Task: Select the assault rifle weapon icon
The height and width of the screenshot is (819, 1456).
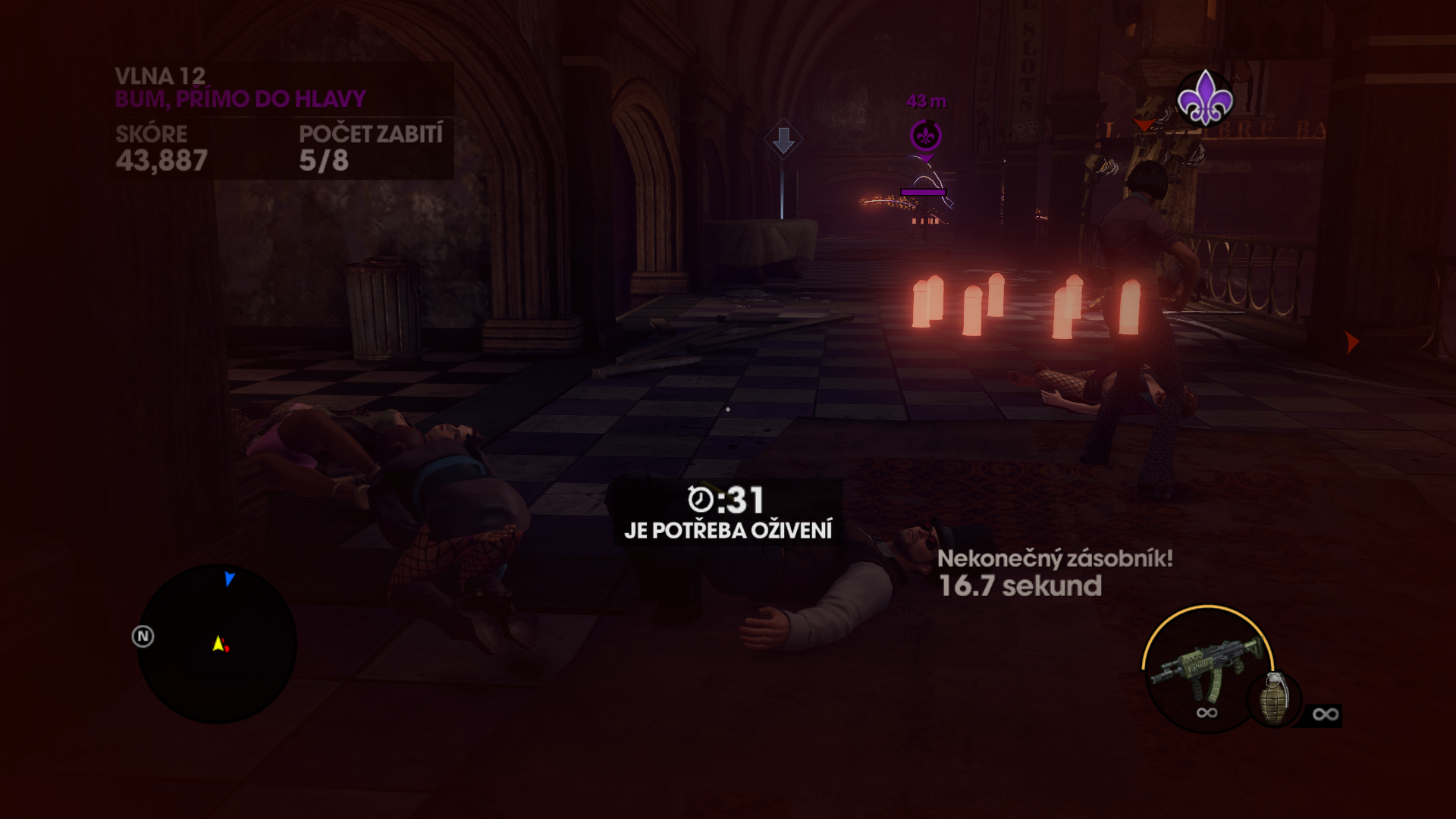Action: coord(1204,667)
